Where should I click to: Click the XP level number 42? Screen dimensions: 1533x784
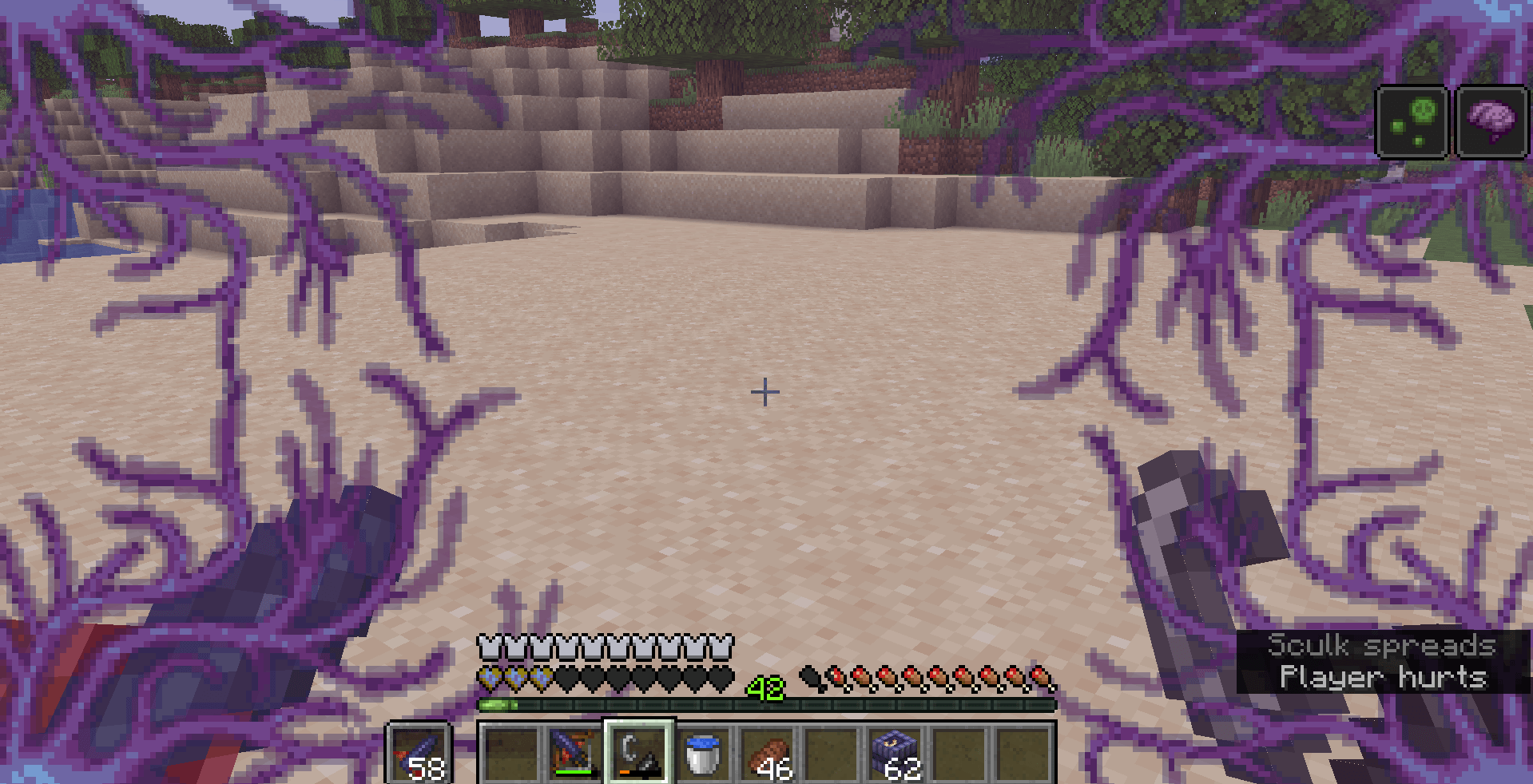pos(765,688)
